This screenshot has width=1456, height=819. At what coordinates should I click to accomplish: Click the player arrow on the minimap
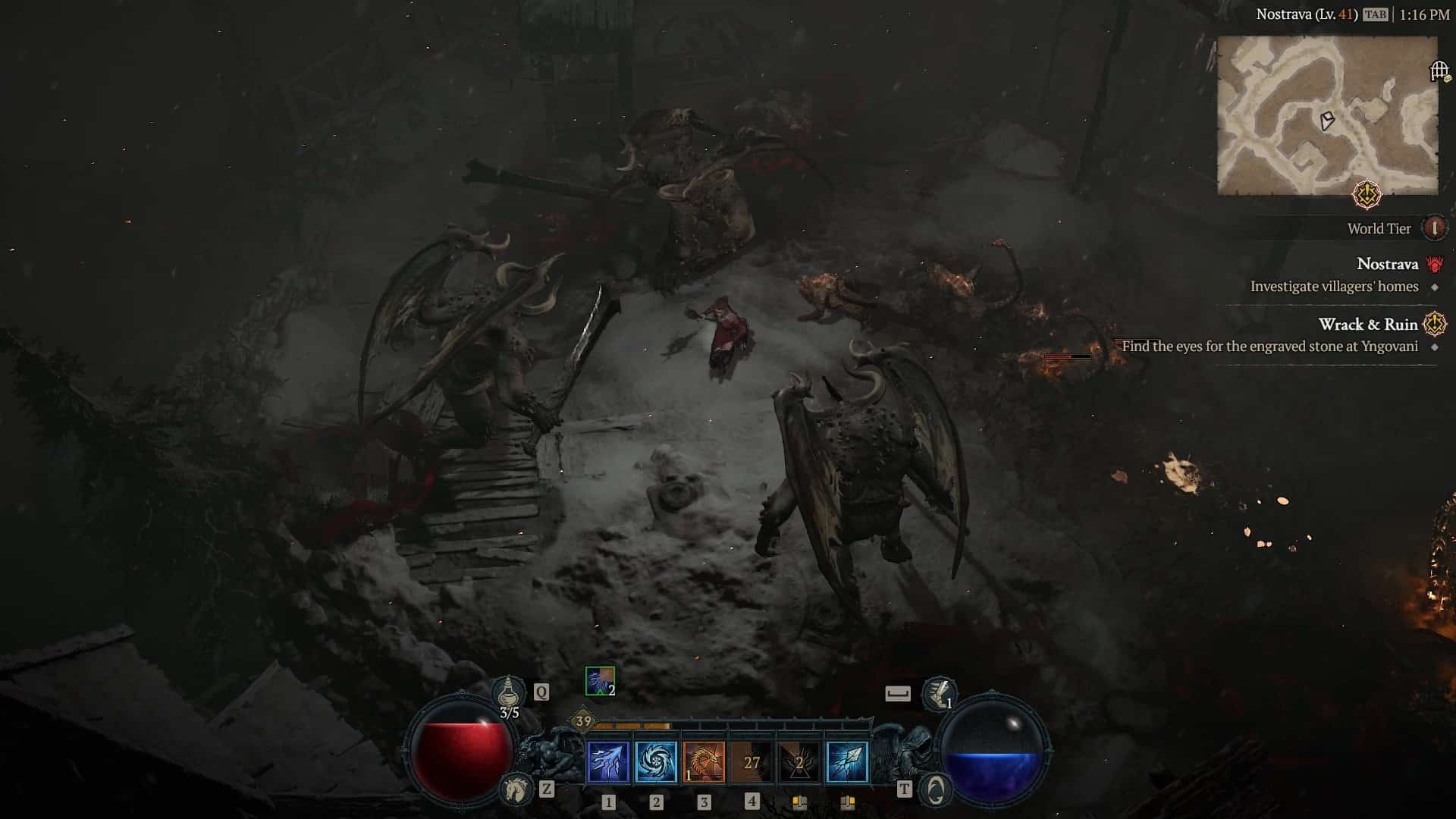coord(1326,121)
